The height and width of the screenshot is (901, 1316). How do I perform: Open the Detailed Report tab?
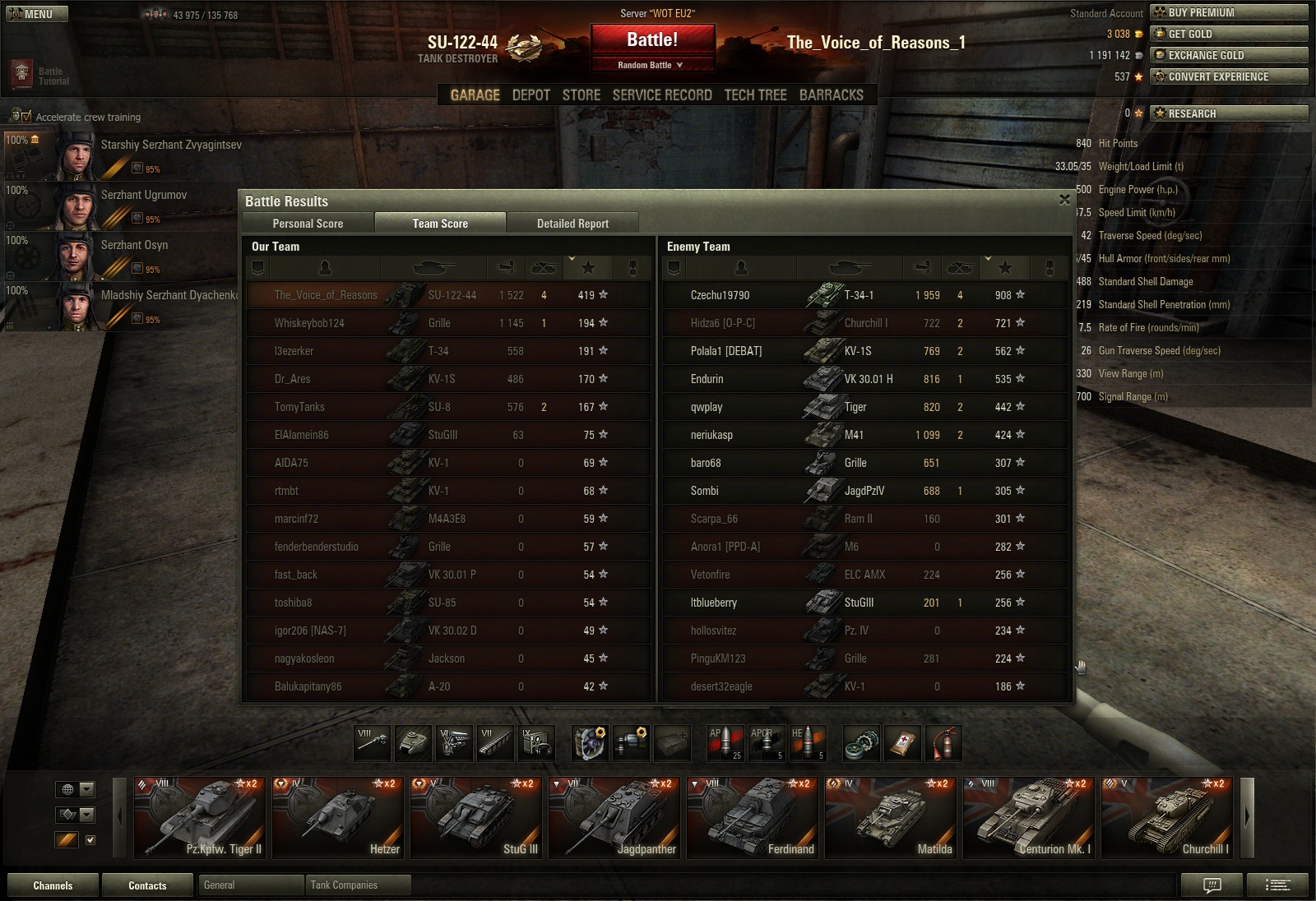pyautogui.click(x=572, y=224)
